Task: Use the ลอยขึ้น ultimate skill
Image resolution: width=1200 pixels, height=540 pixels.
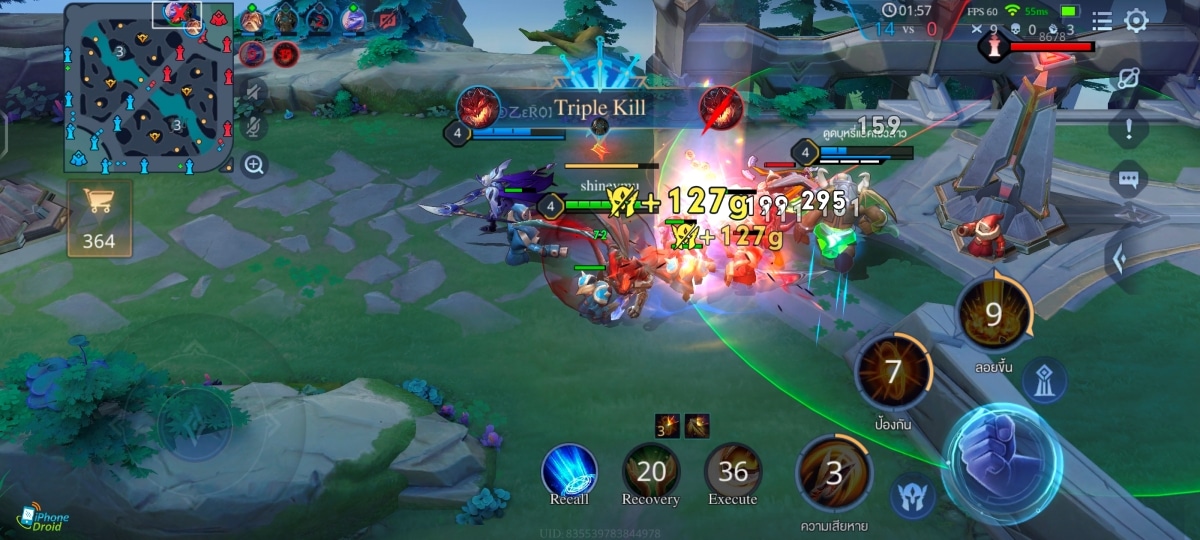Action: pos(993,316)
